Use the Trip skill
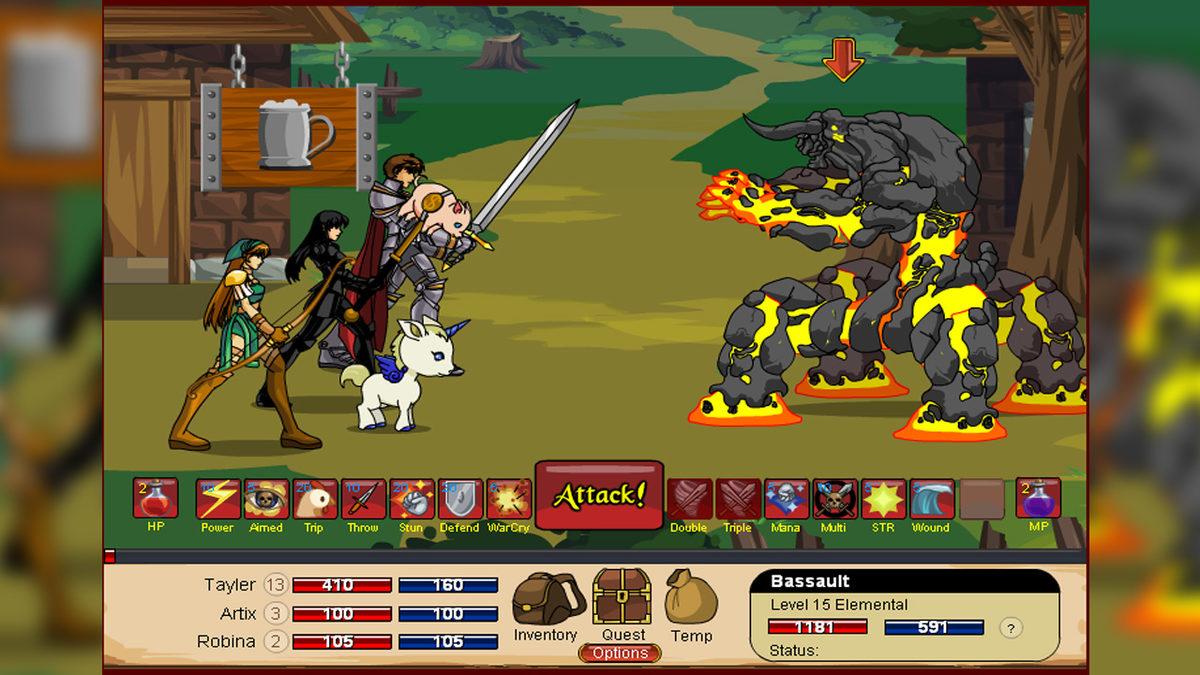This screenshot has width=1200, height=675. (x=314, y=499)
